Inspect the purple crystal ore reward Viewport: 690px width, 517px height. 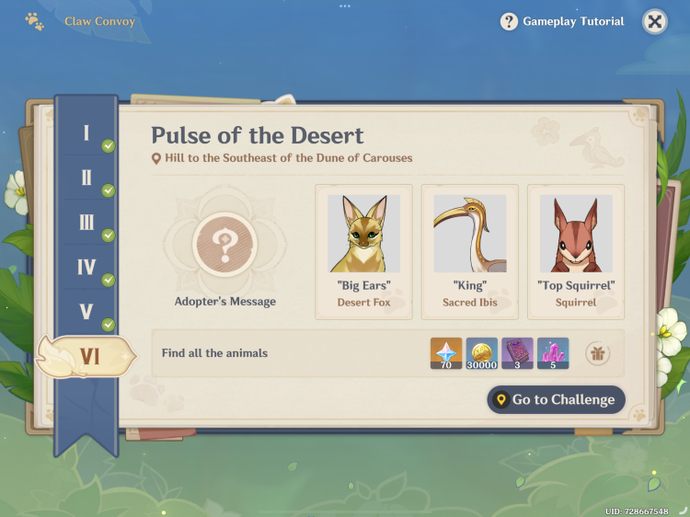click(x=553, y=353)
